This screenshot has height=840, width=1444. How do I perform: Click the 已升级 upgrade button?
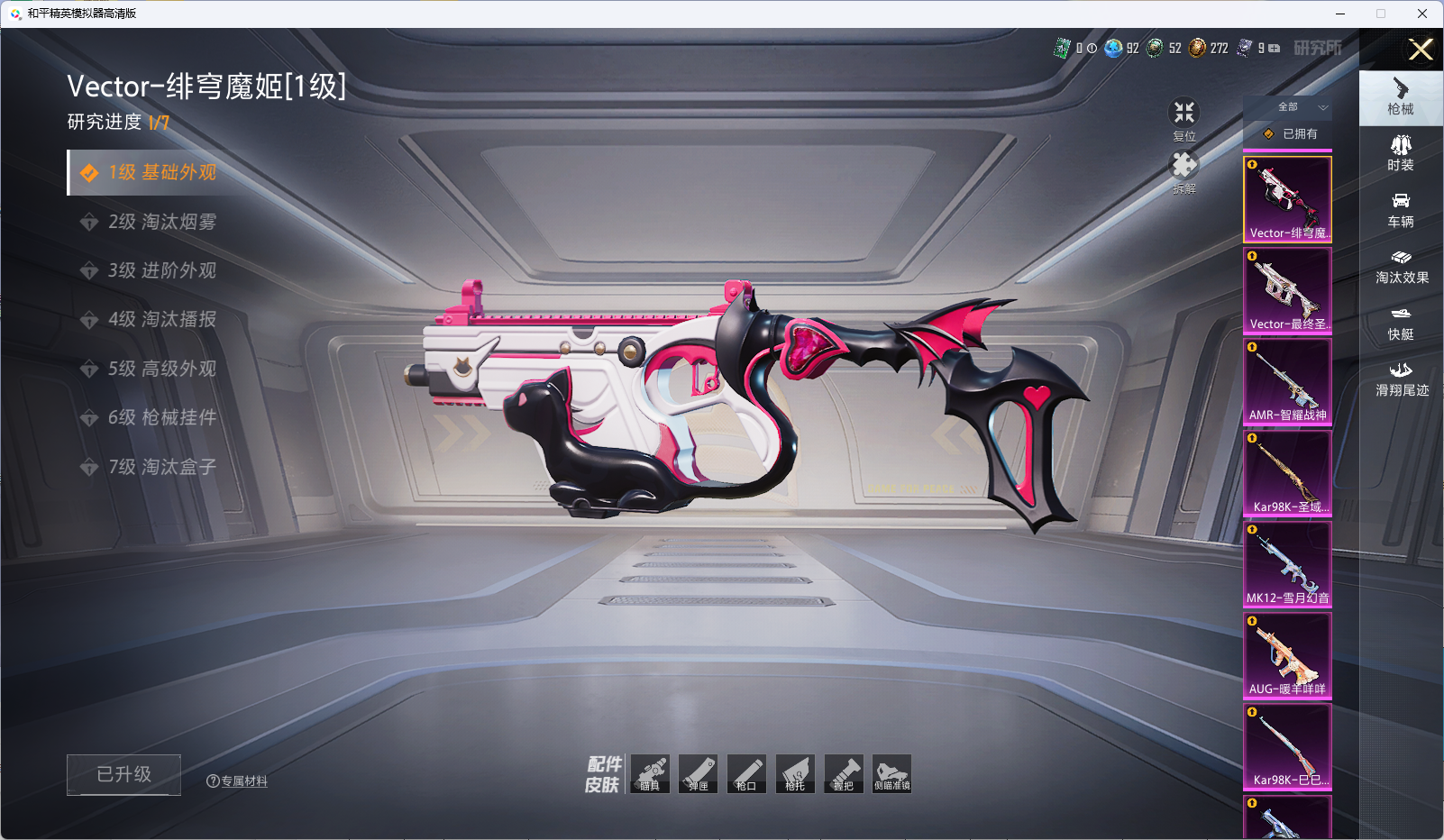[x=123, y=774]
